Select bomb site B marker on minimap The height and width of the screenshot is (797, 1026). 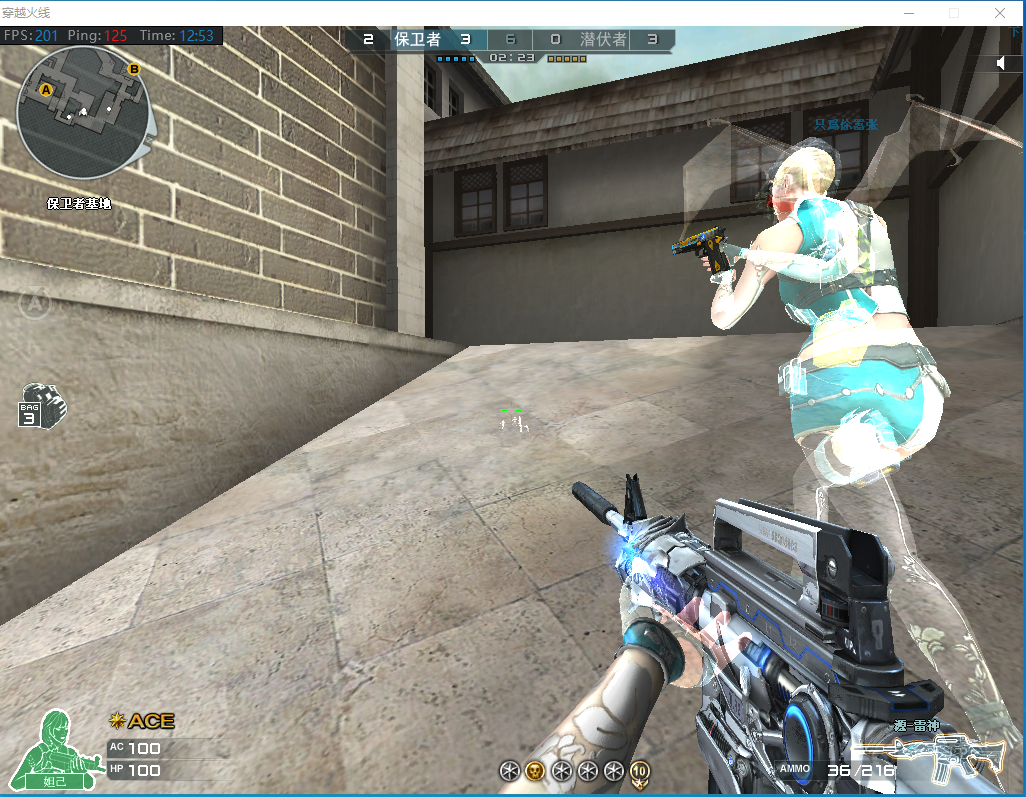pyautogui.click(x=134, y=69)
